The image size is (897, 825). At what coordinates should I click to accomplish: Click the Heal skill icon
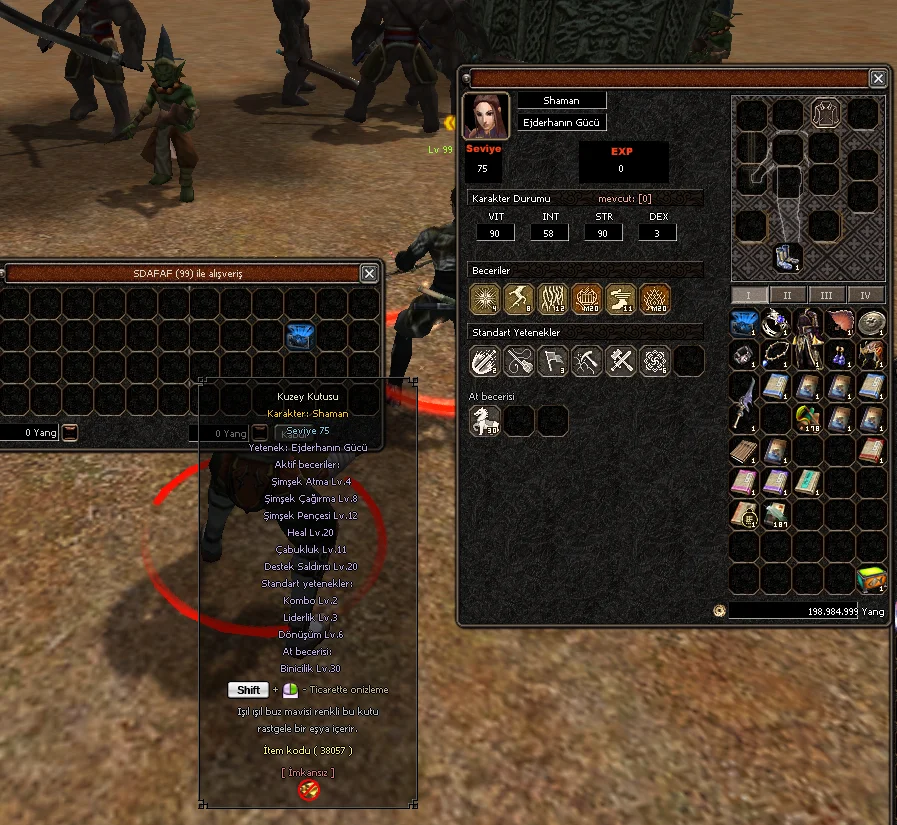pyautogui.click(x=587, y=298)
